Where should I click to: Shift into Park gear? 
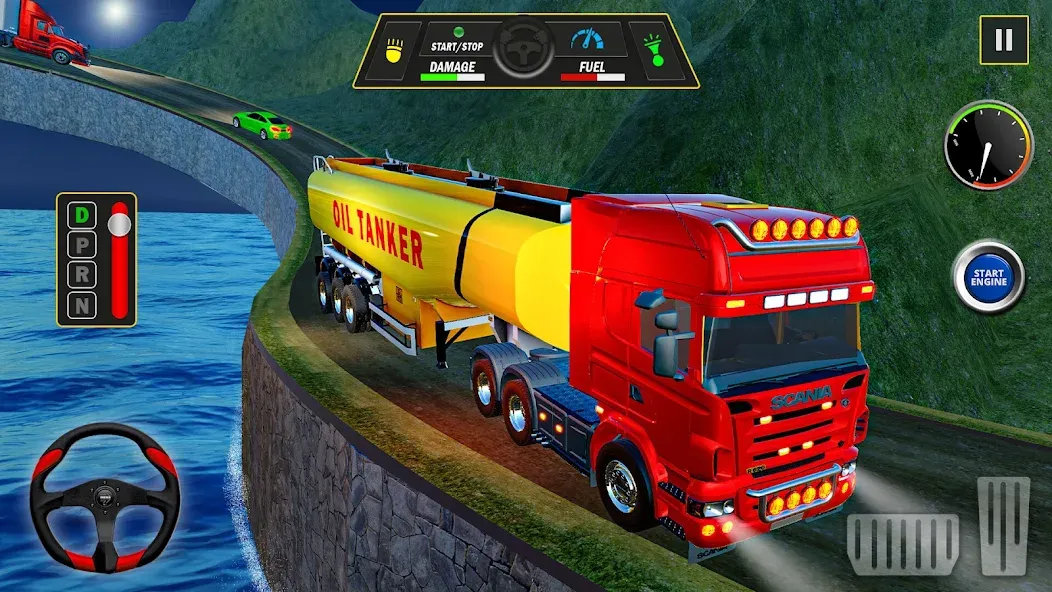[x=80, y=245]
